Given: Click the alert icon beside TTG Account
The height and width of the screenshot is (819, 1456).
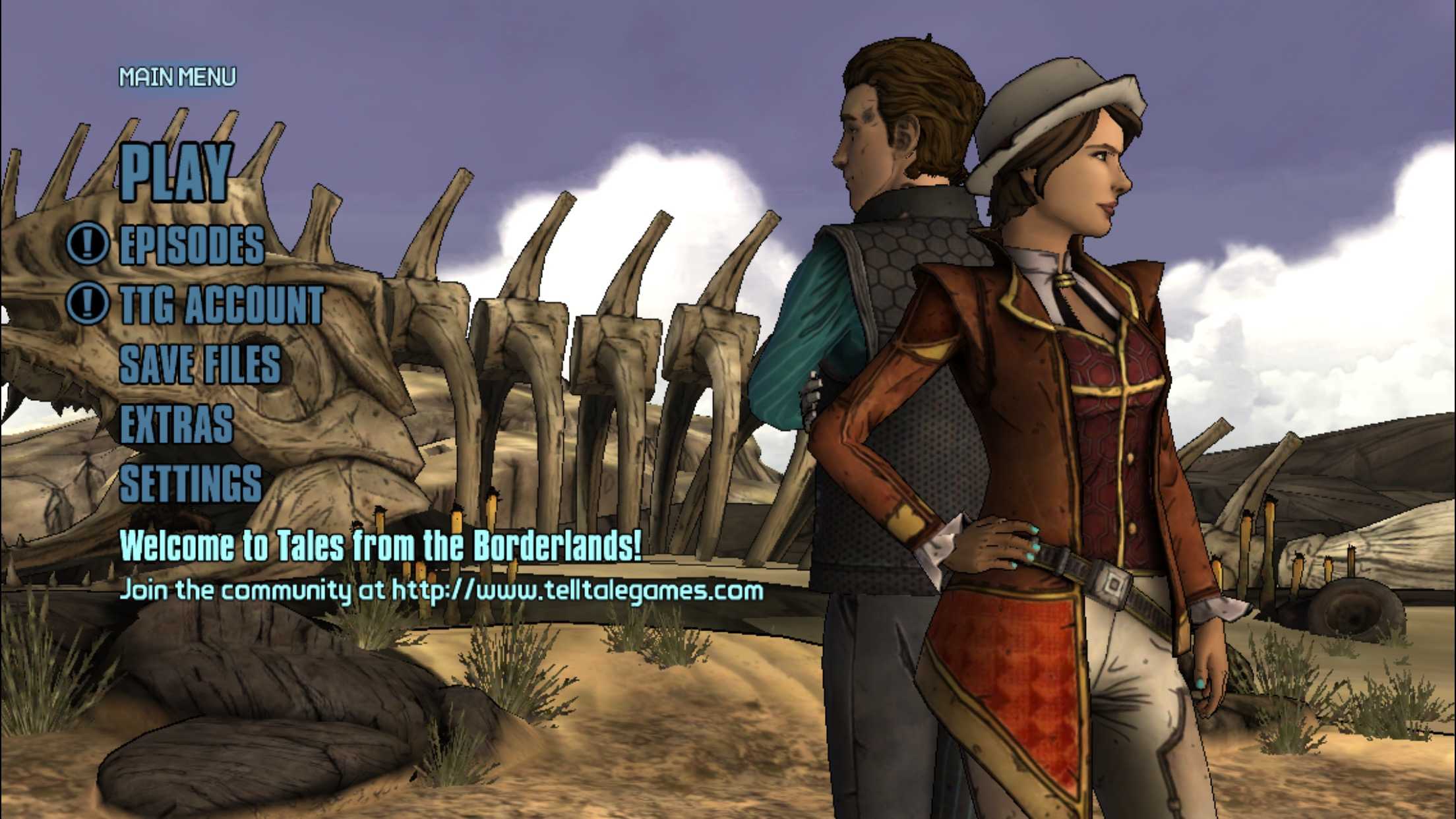Looking at the screenshot, I should click(x=87, y=303).
